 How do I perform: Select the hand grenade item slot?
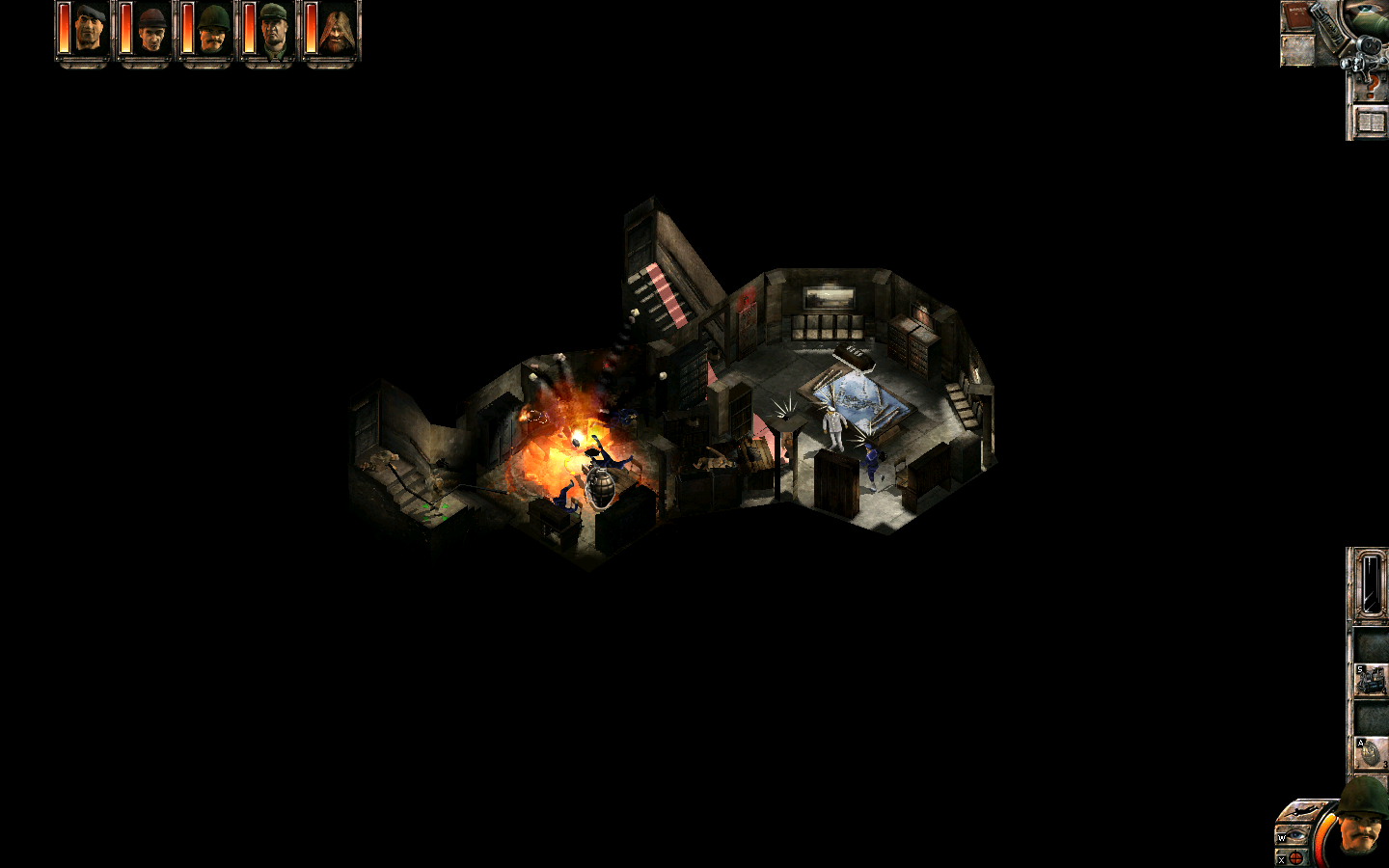click(x=1370, y=752)
